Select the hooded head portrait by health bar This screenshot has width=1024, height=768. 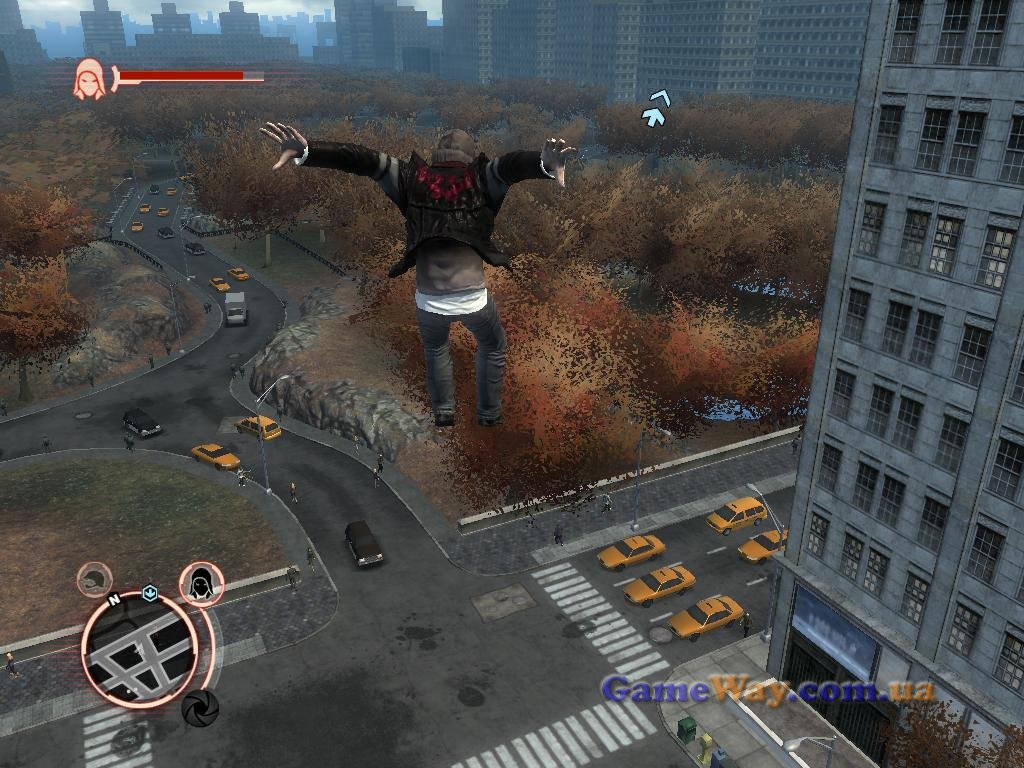point(89,79)
